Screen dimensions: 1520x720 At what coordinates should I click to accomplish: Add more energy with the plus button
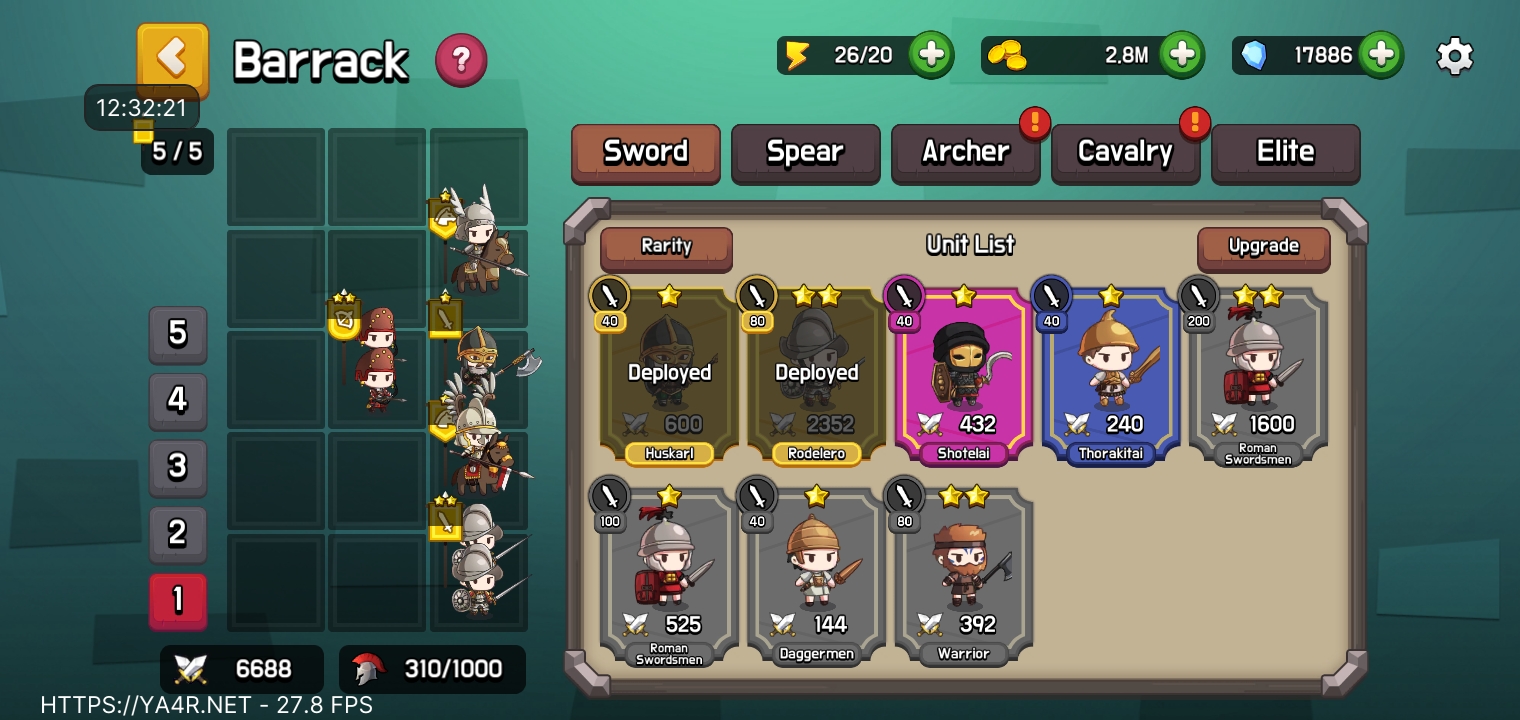point(930,55)
